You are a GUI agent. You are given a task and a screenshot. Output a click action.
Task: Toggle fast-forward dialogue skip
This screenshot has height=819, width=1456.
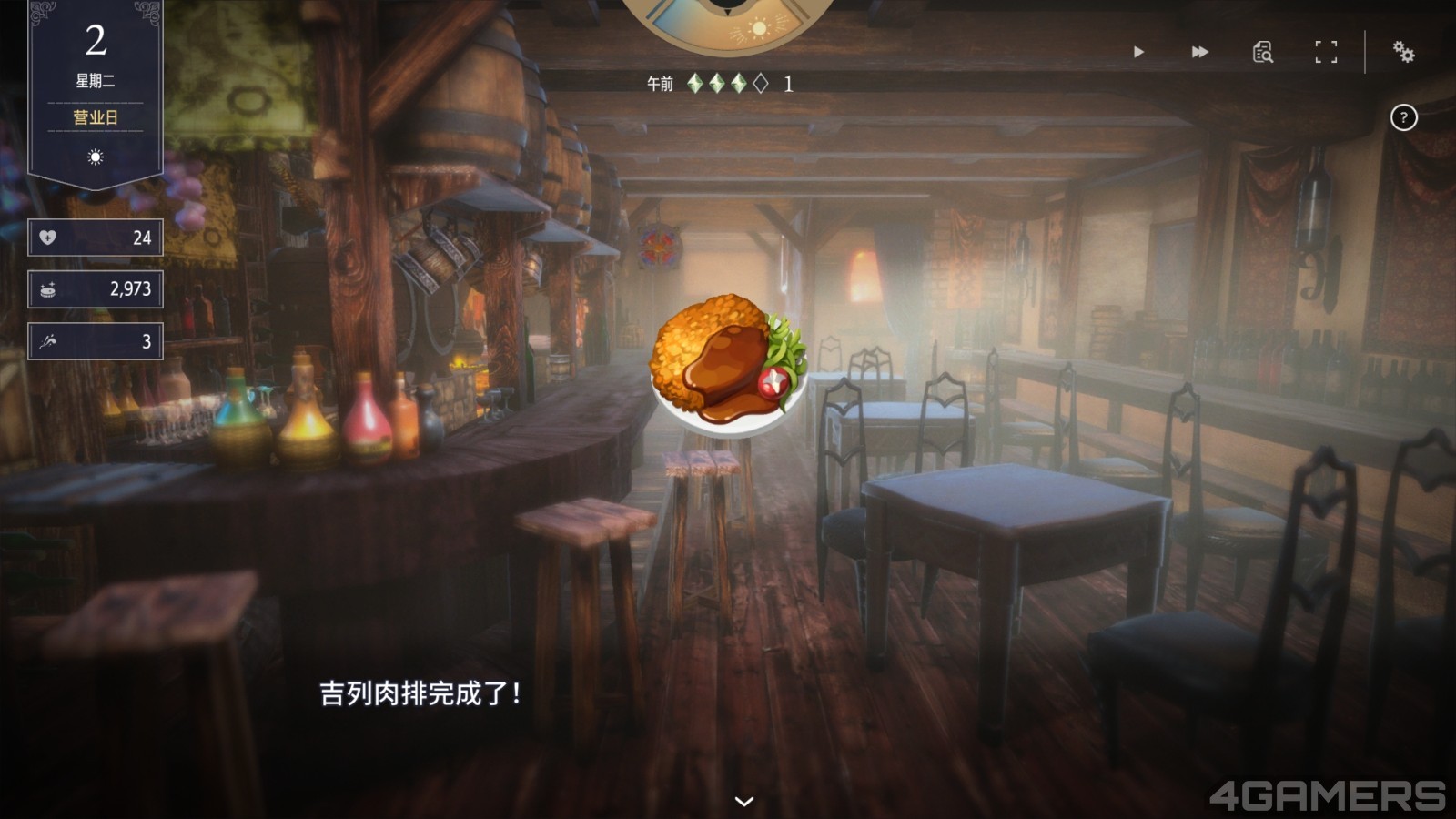point(1200,52)
